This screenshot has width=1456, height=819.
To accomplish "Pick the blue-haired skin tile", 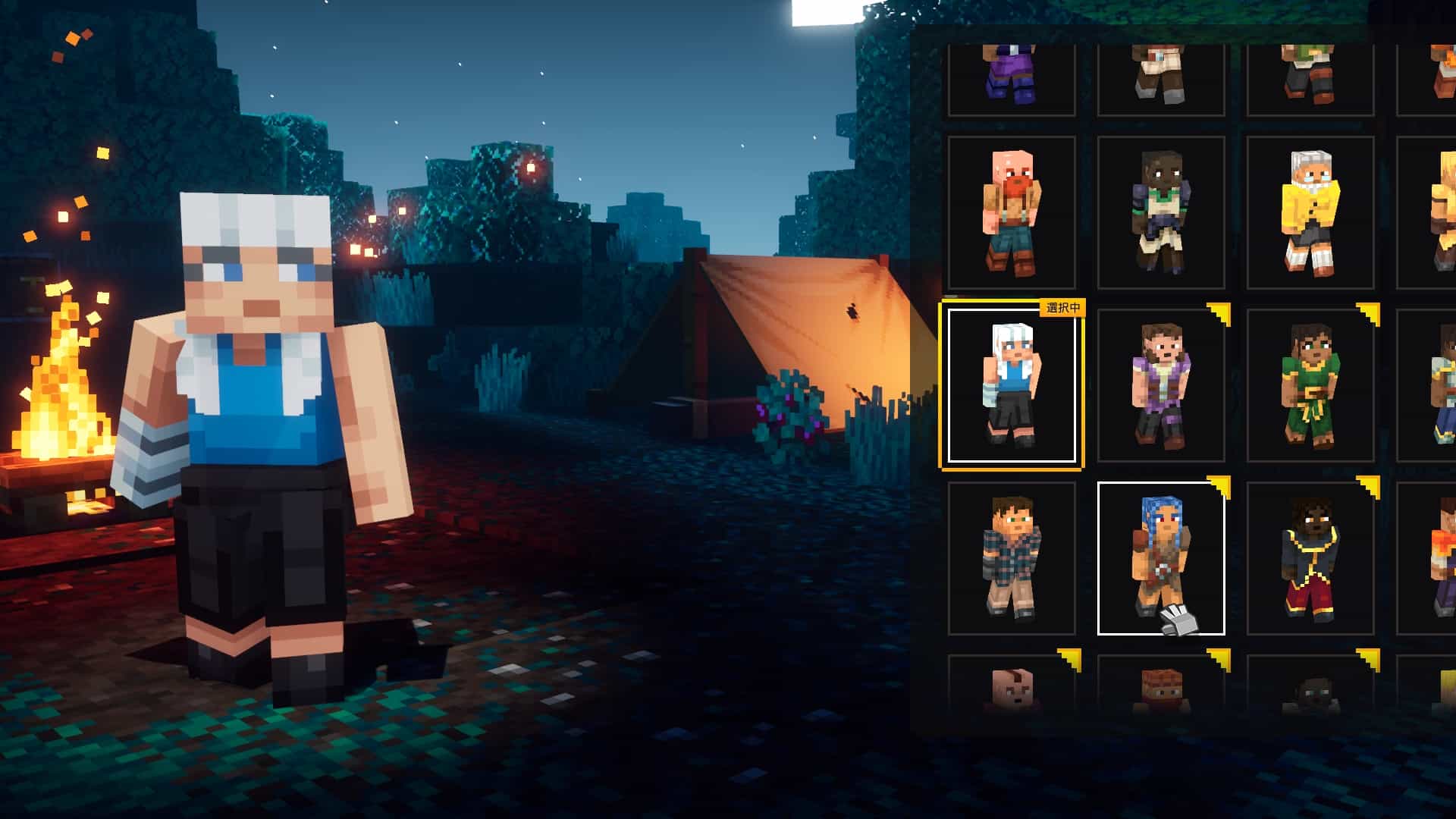I will [x=1160, y=558].
